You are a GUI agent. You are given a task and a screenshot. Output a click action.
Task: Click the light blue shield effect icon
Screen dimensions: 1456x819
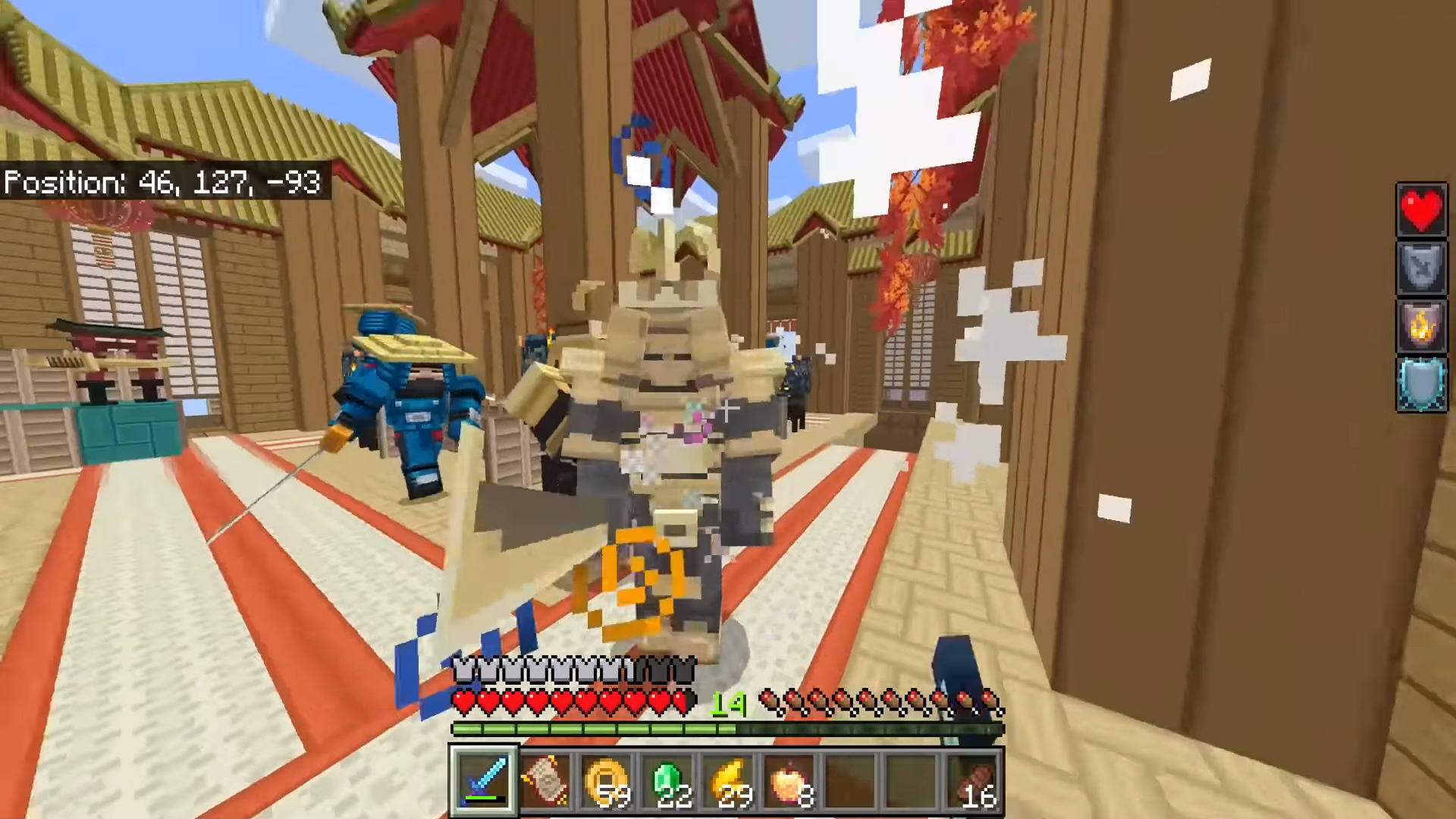(x=1421, y=385)
